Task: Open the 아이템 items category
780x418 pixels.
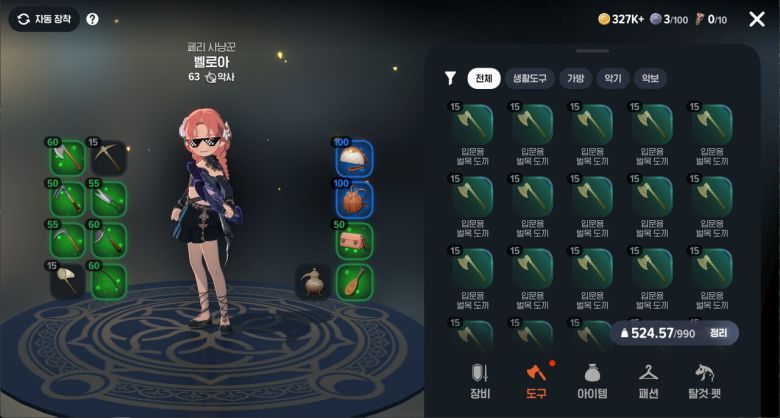Action: coord(592,379)
